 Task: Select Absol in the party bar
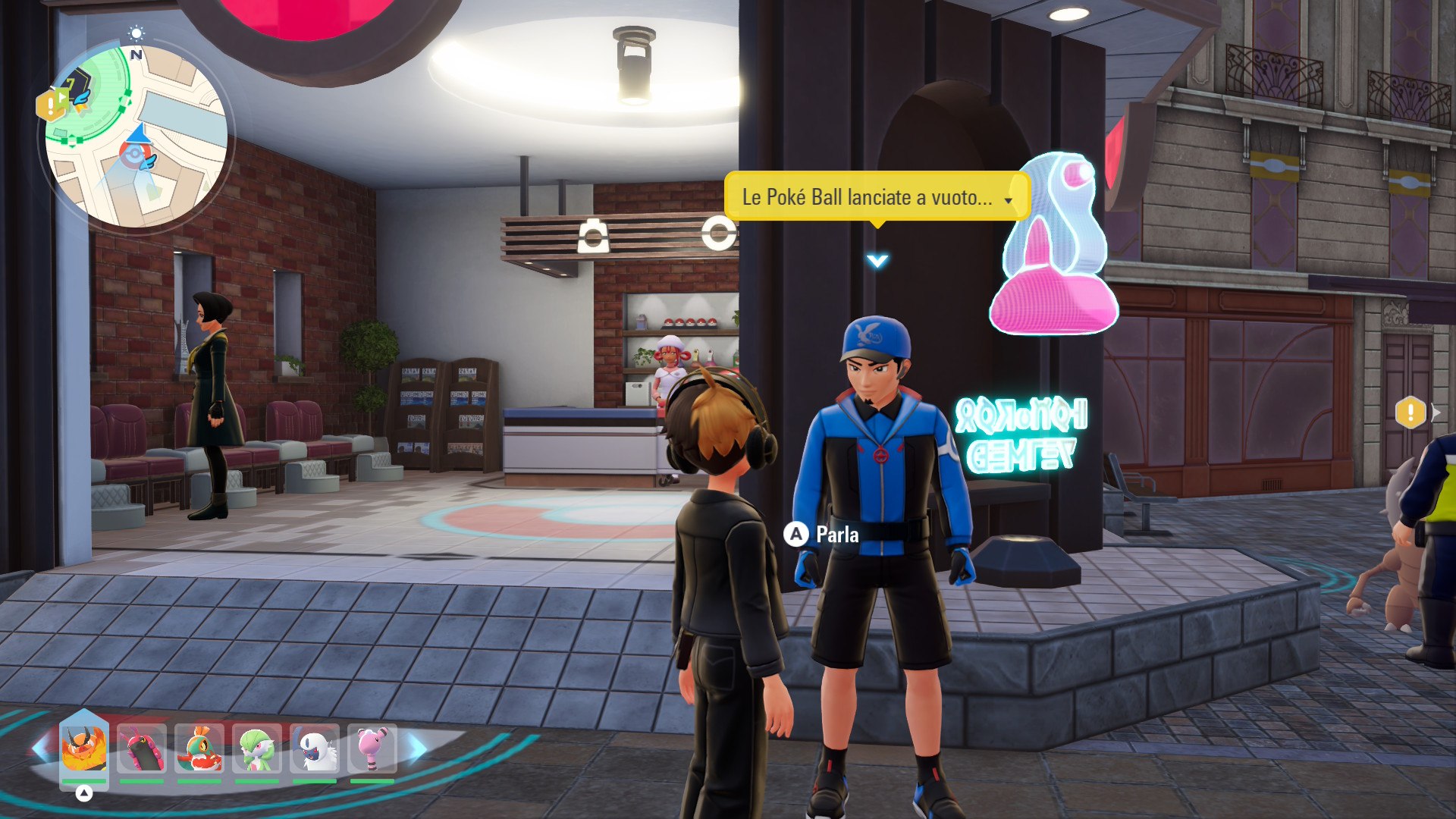pyautogui.click(x=315, y=748)
